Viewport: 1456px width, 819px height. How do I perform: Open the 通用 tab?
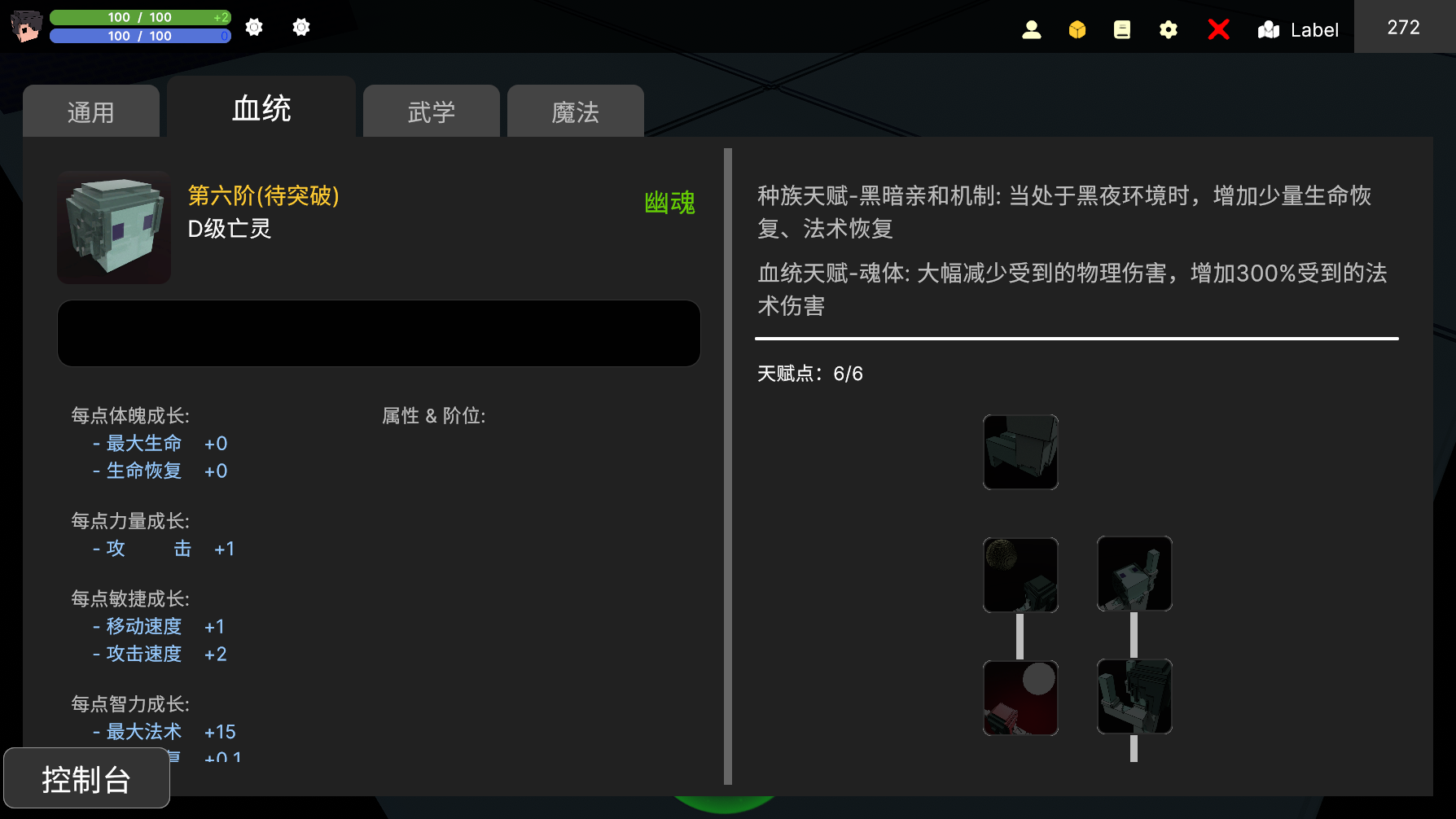click(x=90, y=111)
